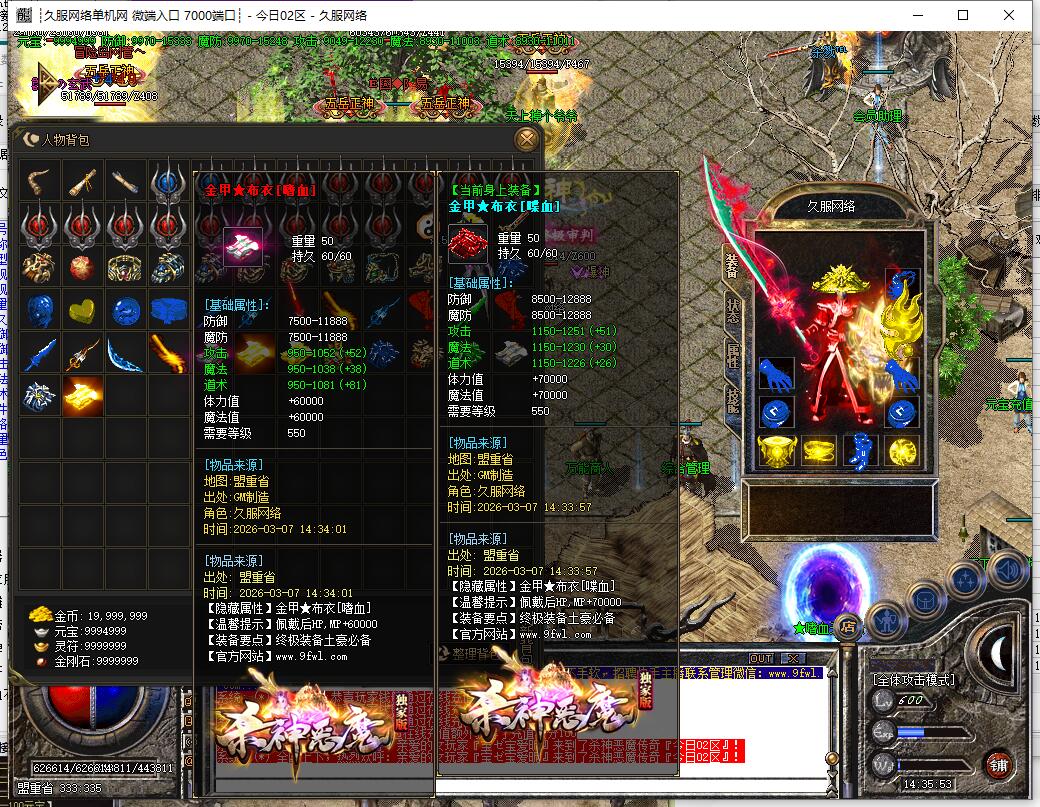Select the equipped golden helmet slot
Screen dimensions: 1040x807
pyautogui.click(x=838, y=280)
